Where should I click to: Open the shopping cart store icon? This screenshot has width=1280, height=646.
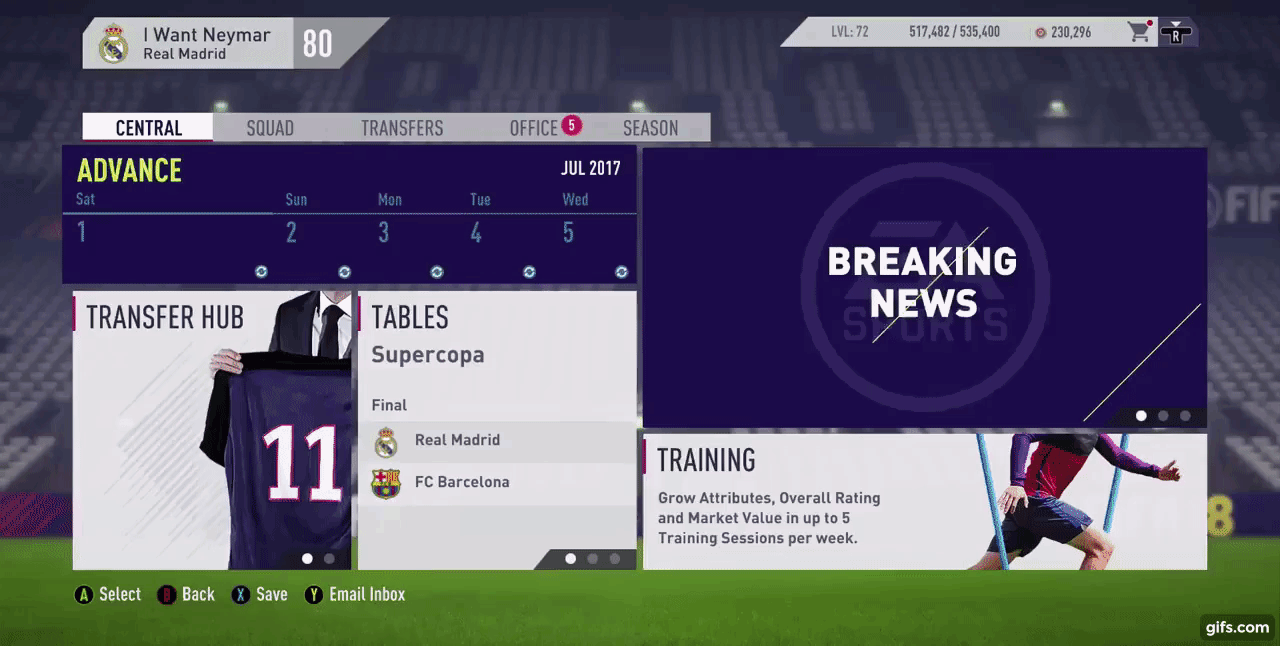1139,32
